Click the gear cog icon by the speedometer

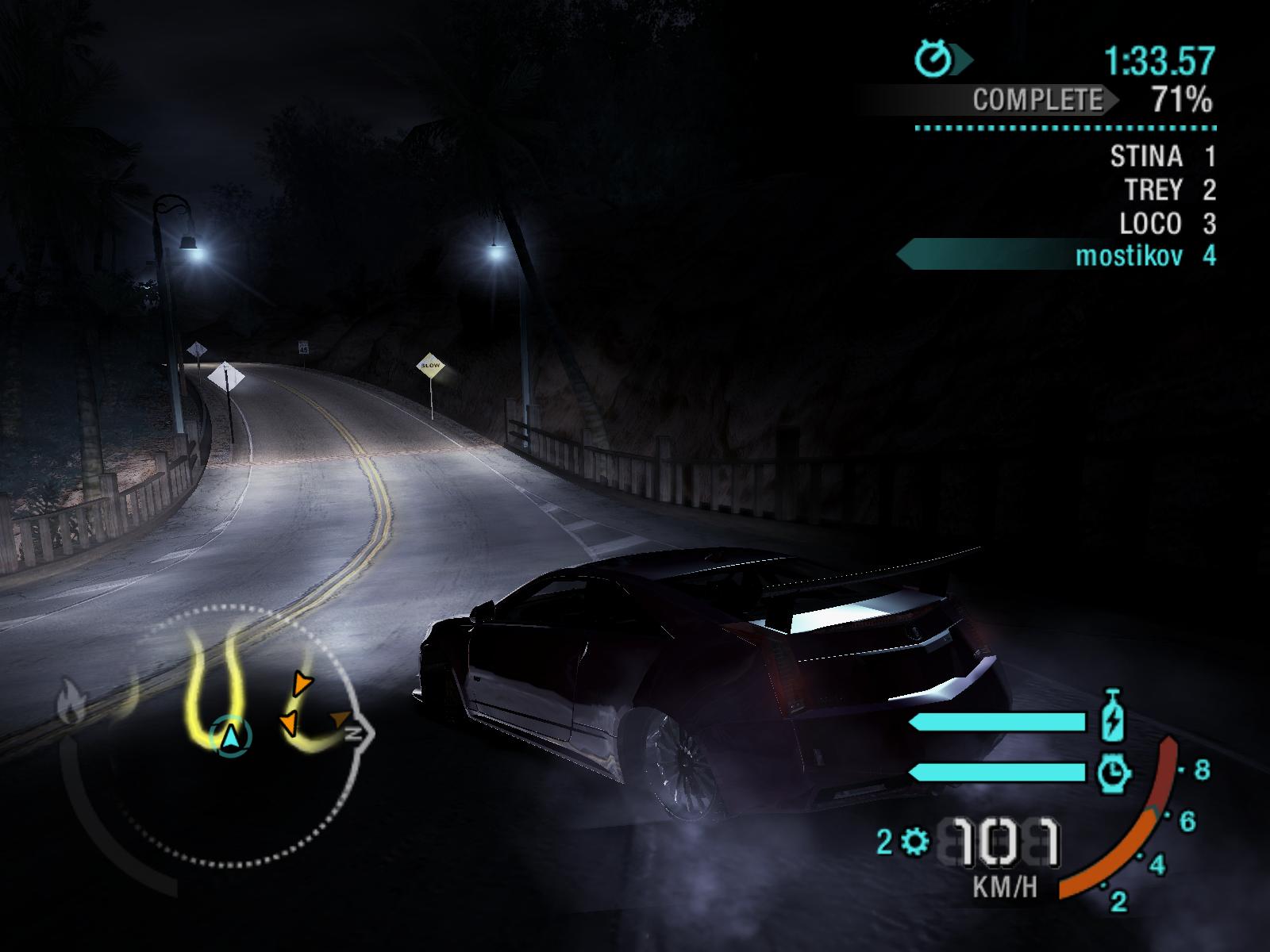click(x=915, y=841)
